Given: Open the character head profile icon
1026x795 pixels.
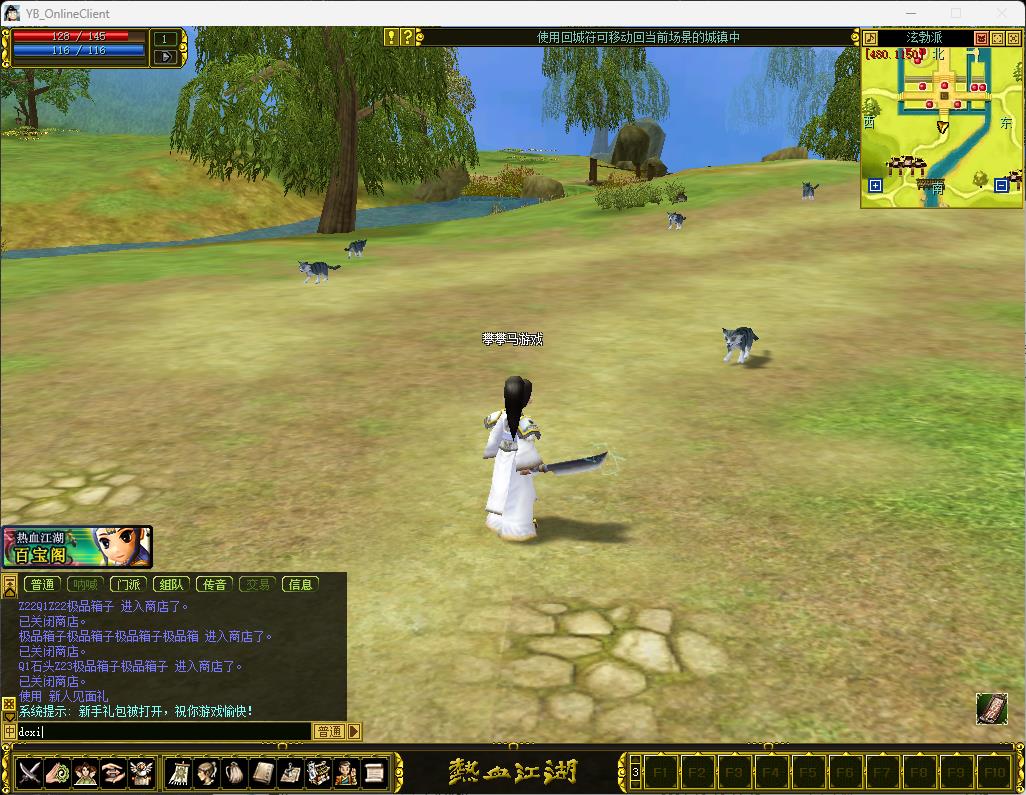Looking at the screenshot, I should pos(208,772).
